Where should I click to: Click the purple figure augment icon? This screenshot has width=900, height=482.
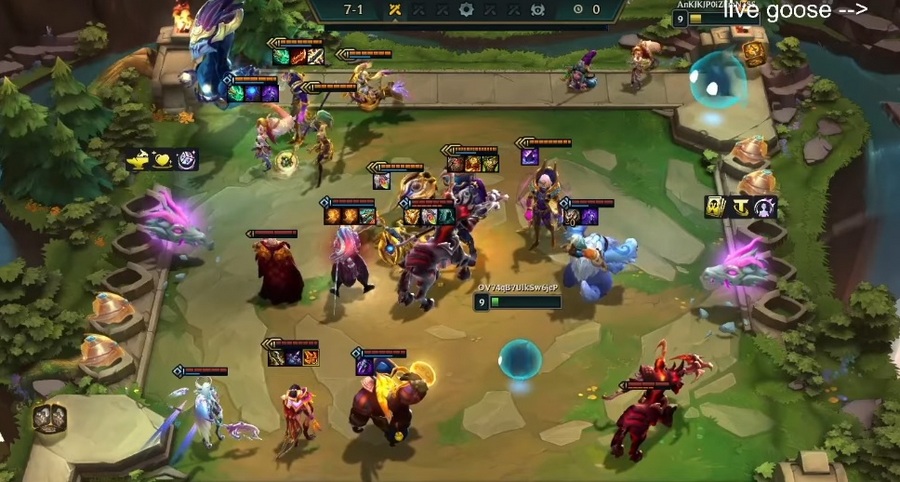(766, 207)
